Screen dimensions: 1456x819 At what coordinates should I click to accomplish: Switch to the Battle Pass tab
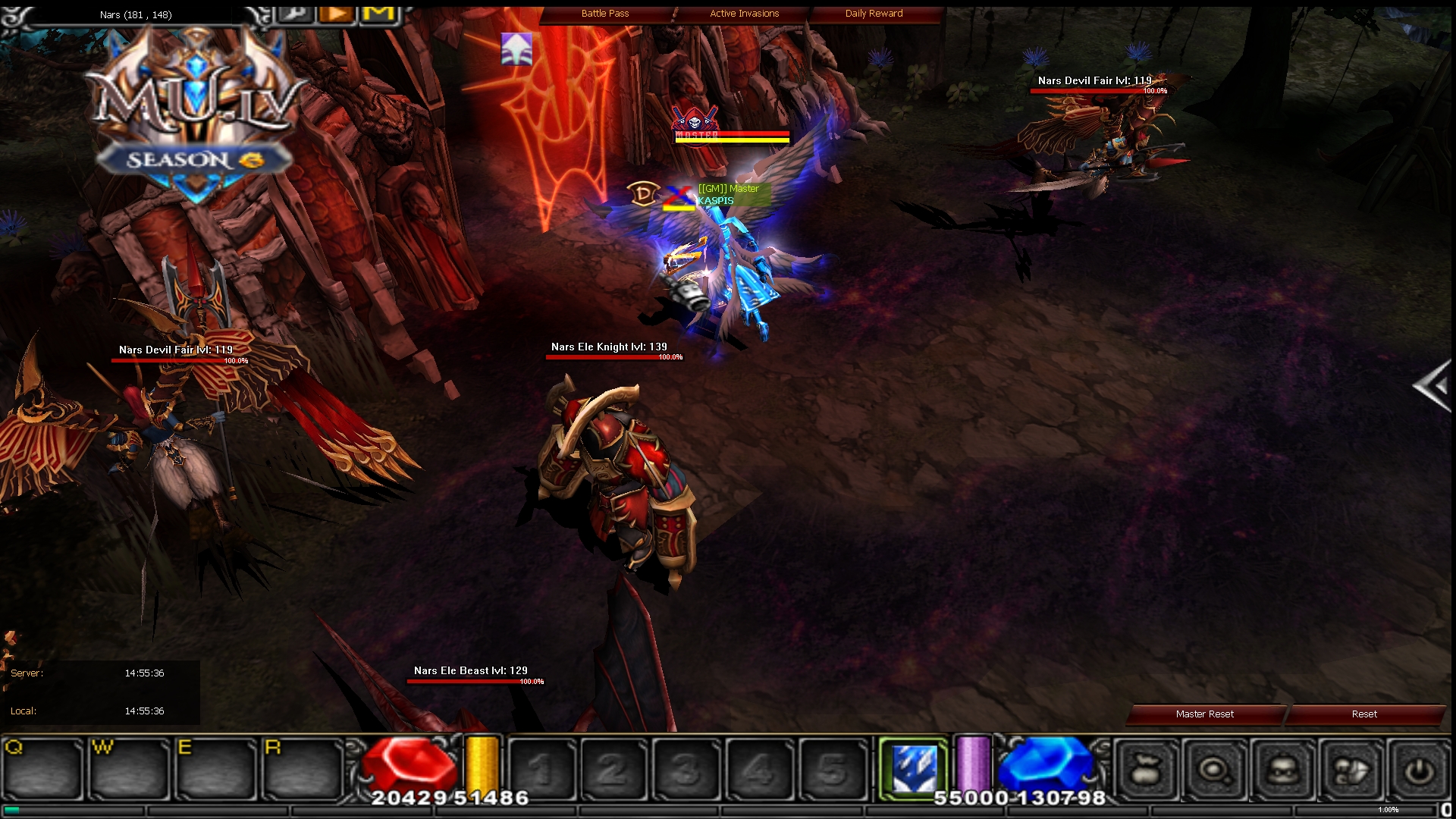point(604,13)
